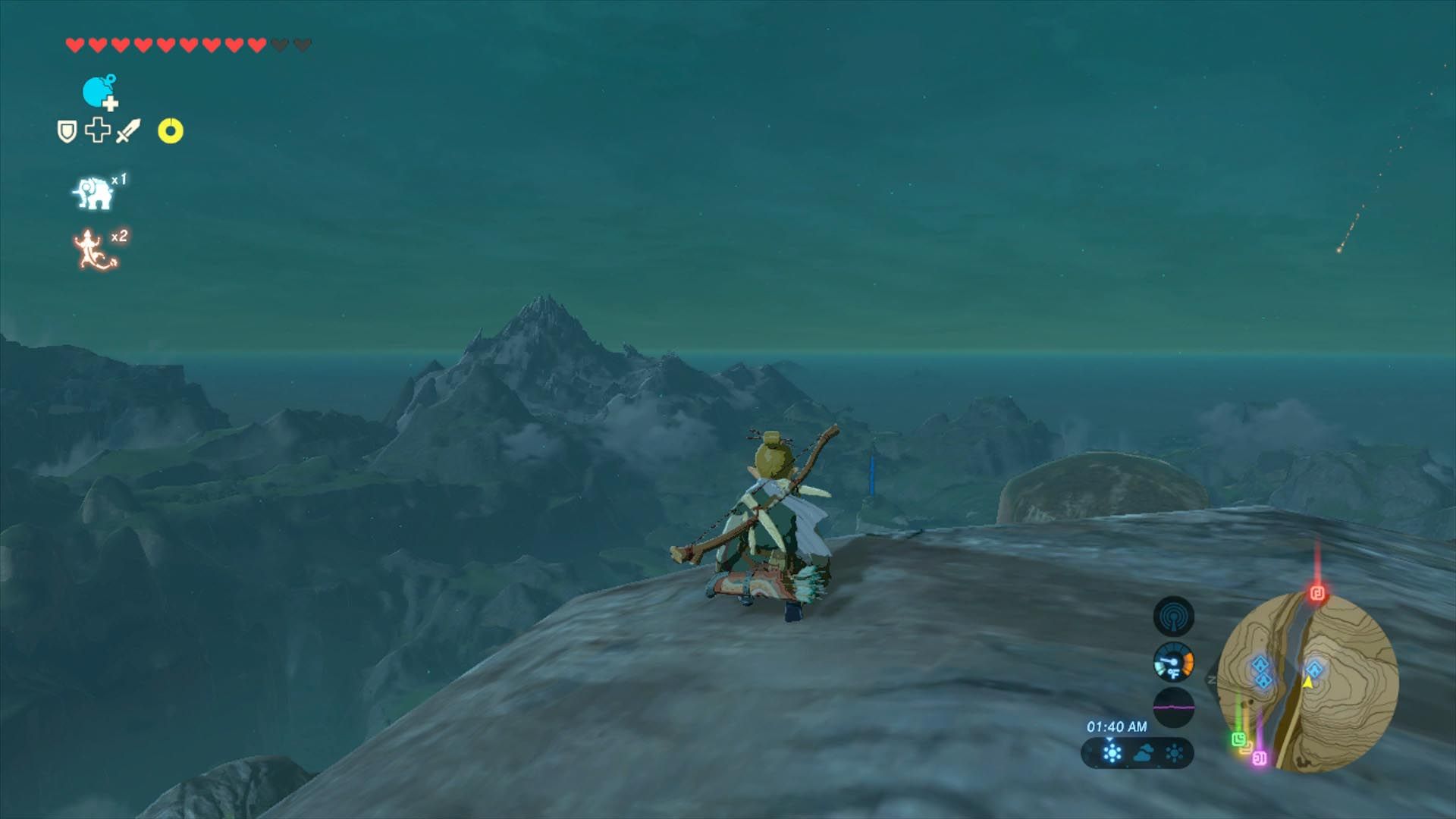The width and height of the screenshot is (1456, 819).
Task: Click the sword attack-up buff icon
Action: click(127, 130)
